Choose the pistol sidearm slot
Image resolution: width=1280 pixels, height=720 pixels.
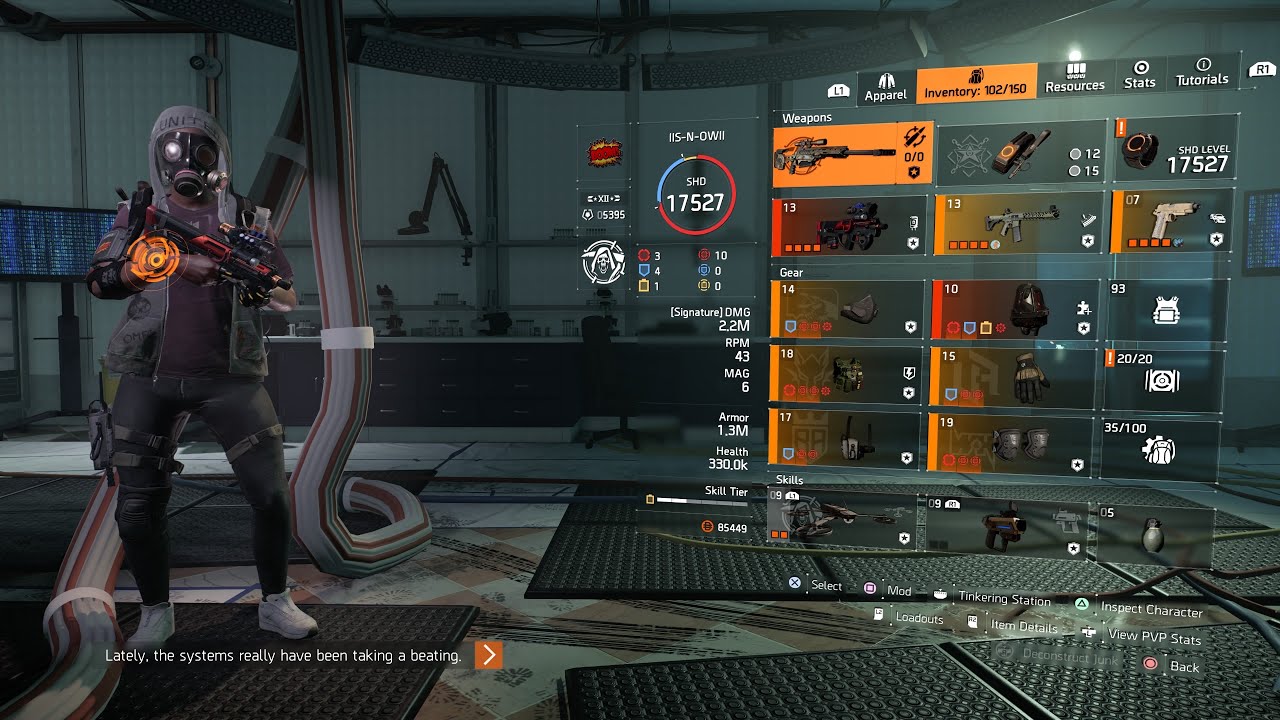(x=1170, y=222)
